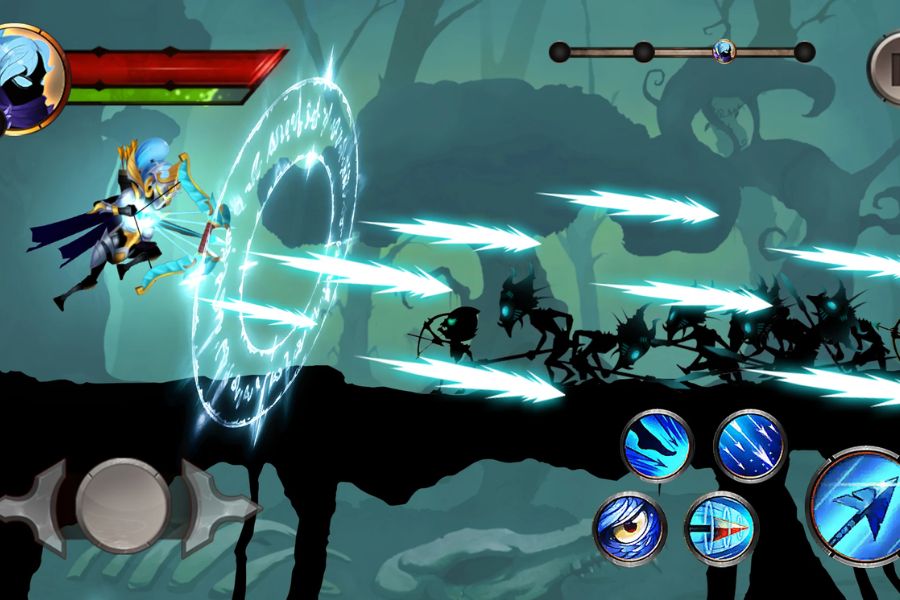Activate the blue slash wave skill

[657, 446]
